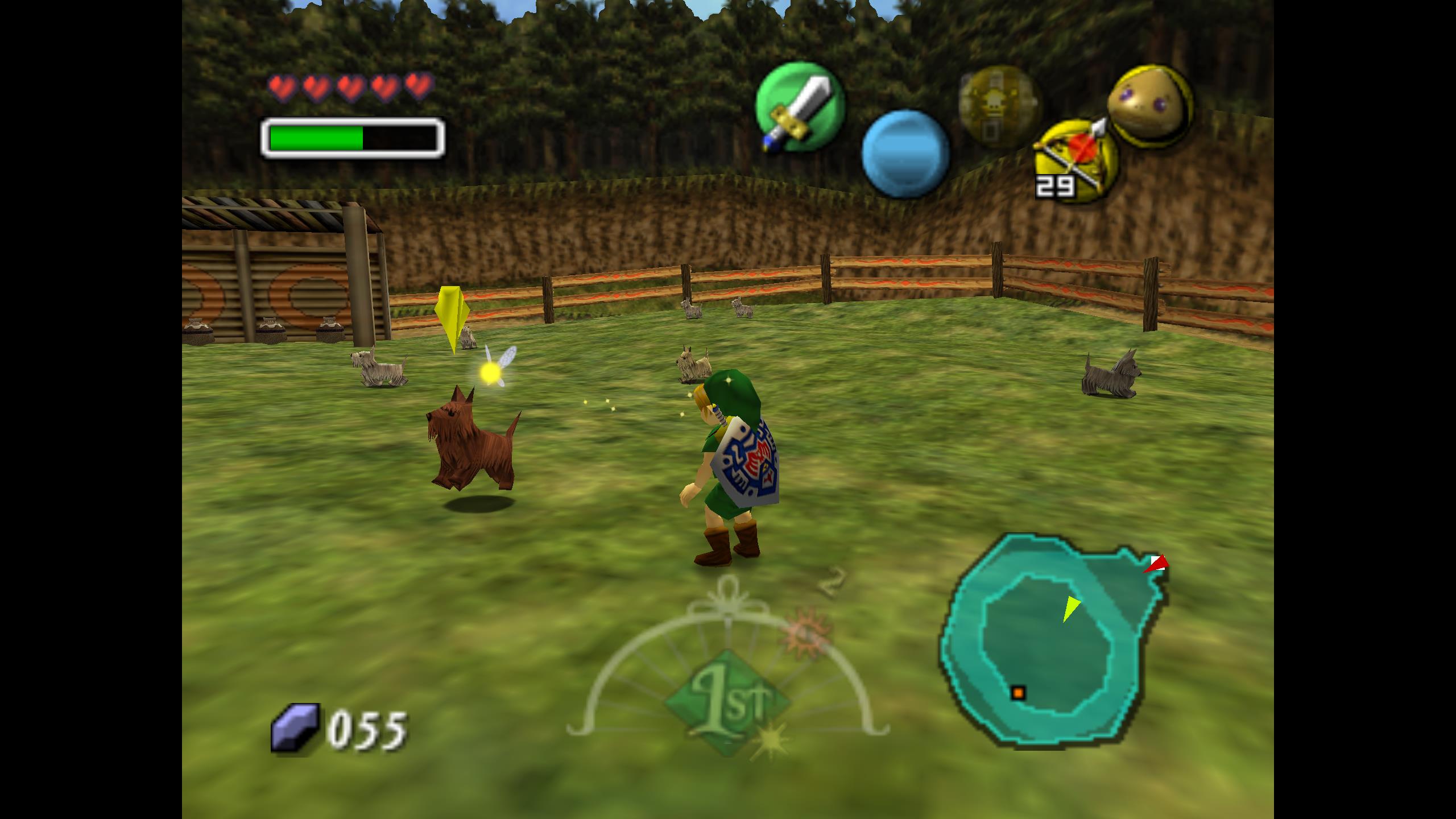Select the golden mask with purple eyes
The width and height of the screenshot is (1456, 819).
coord(1149,105)
